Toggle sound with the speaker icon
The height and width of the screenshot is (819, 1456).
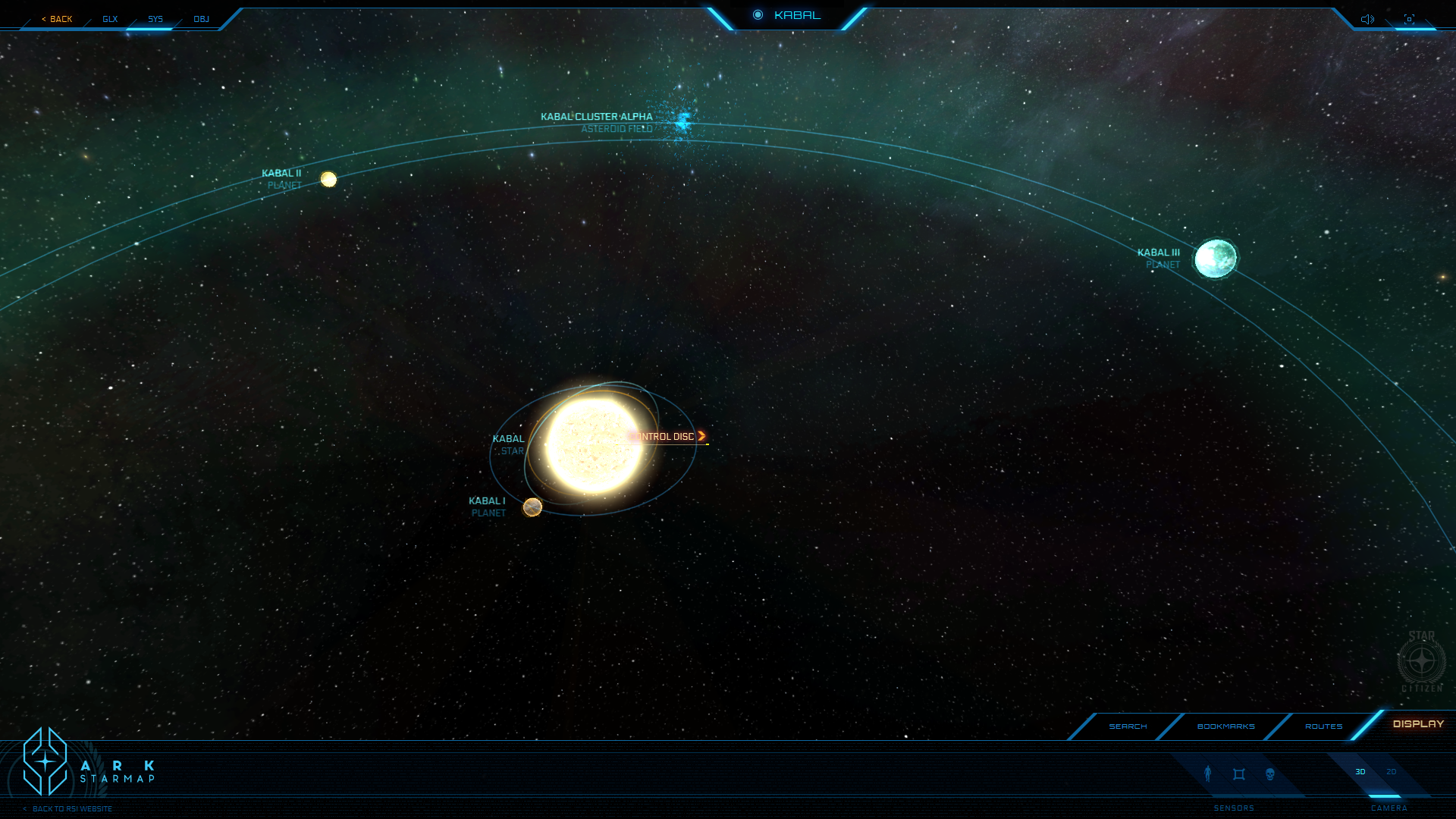pyautogui.click(x=1367, y=19)
